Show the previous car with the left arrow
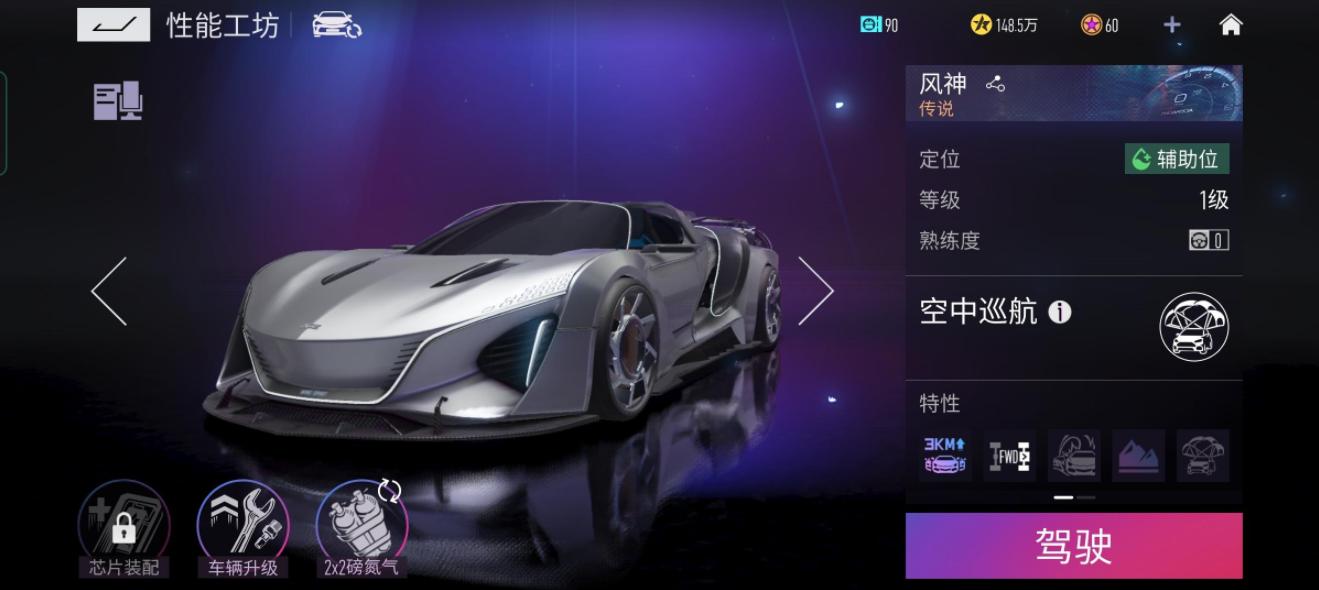1319x590 pixels. tap(109, 291)
